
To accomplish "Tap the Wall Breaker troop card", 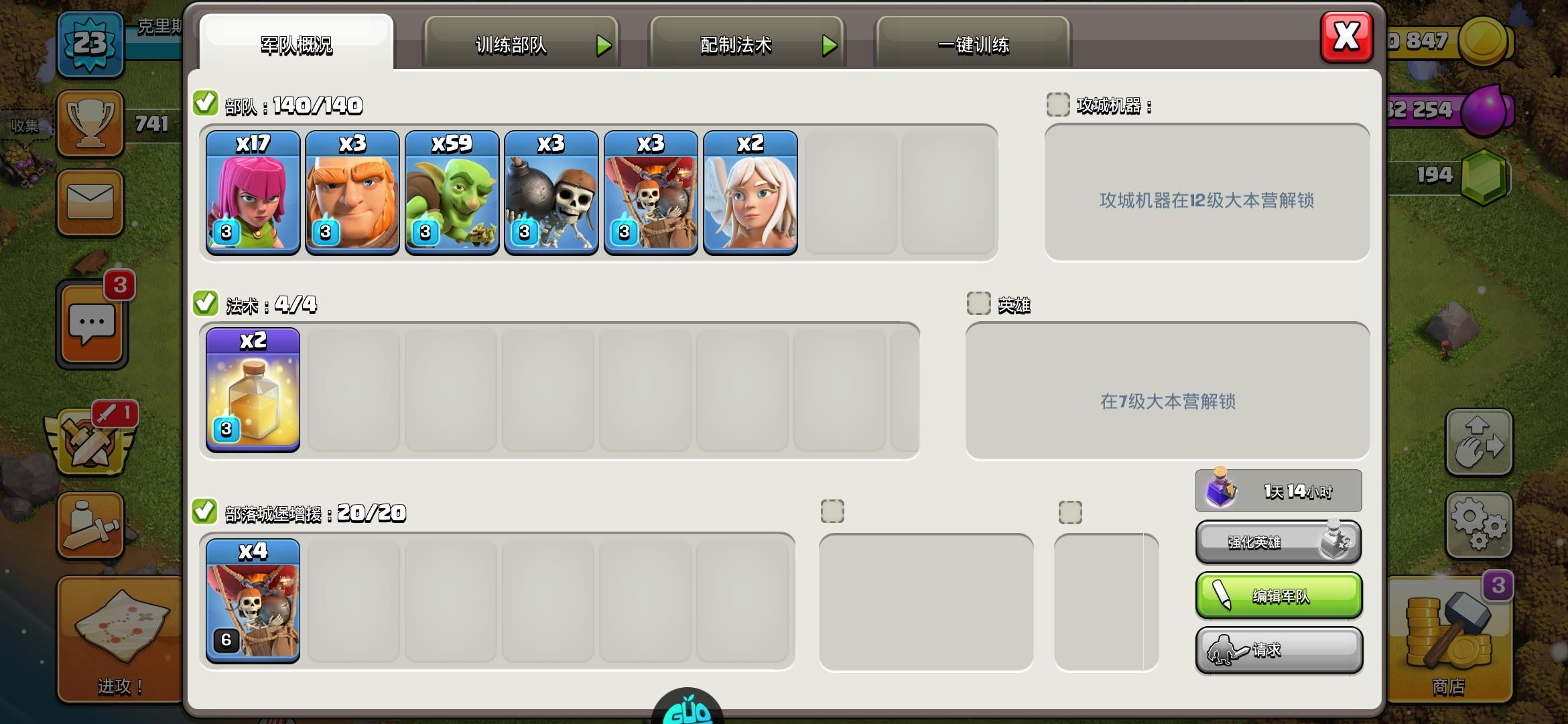I will (550, 192).
